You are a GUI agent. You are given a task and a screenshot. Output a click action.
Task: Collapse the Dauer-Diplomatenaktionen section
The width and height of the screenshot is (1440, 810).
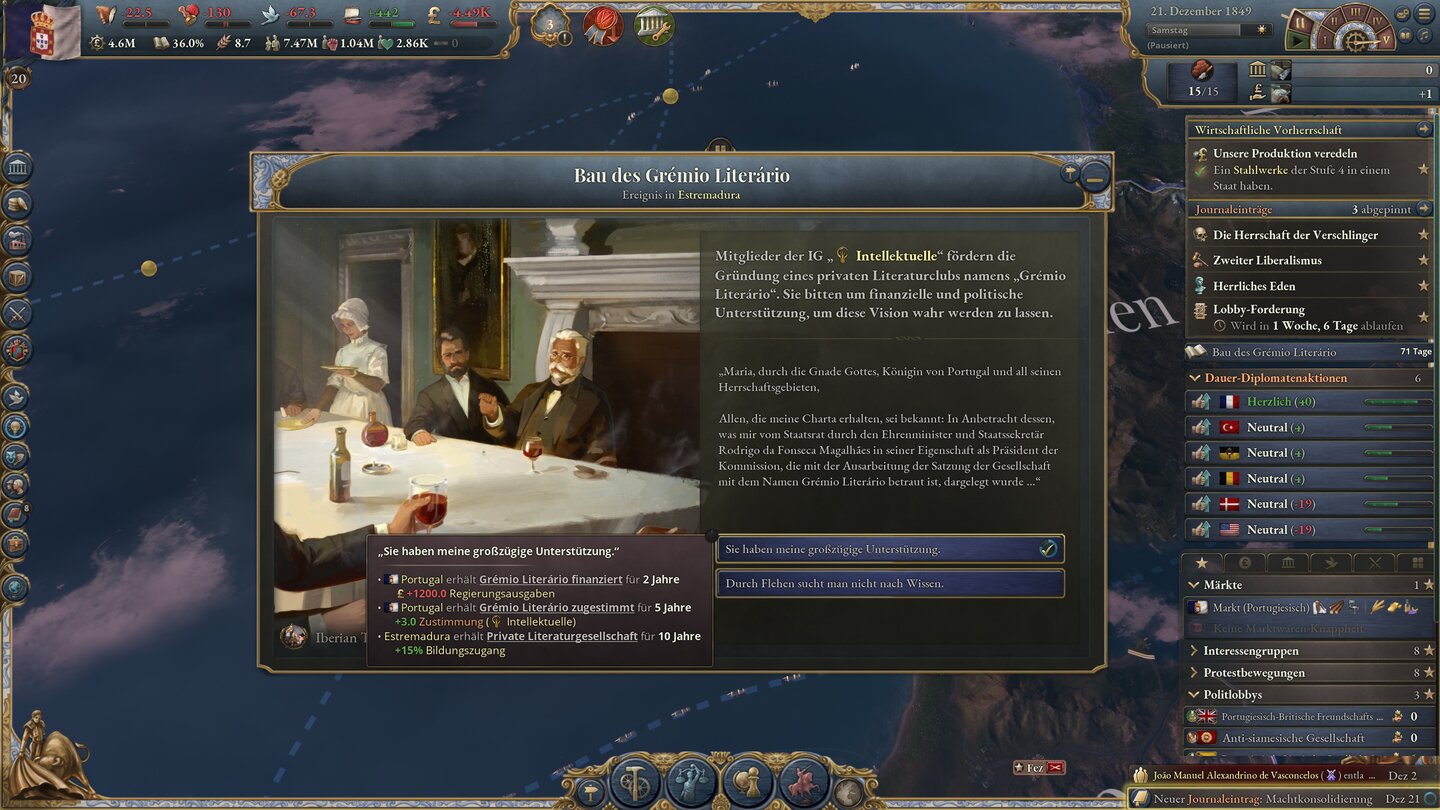pyautogui.click(x=1196, y=378)
